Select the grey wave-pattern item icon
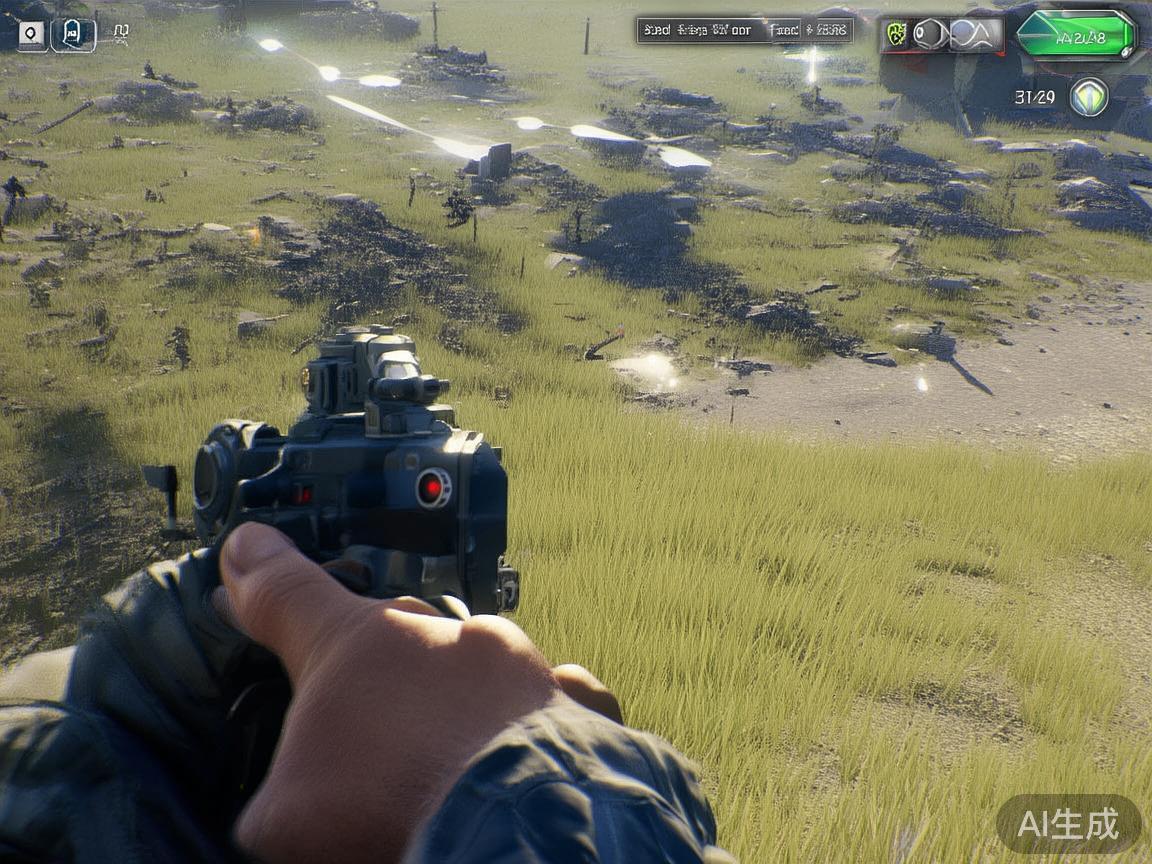Screen dimensions: 1152x864 975,35
